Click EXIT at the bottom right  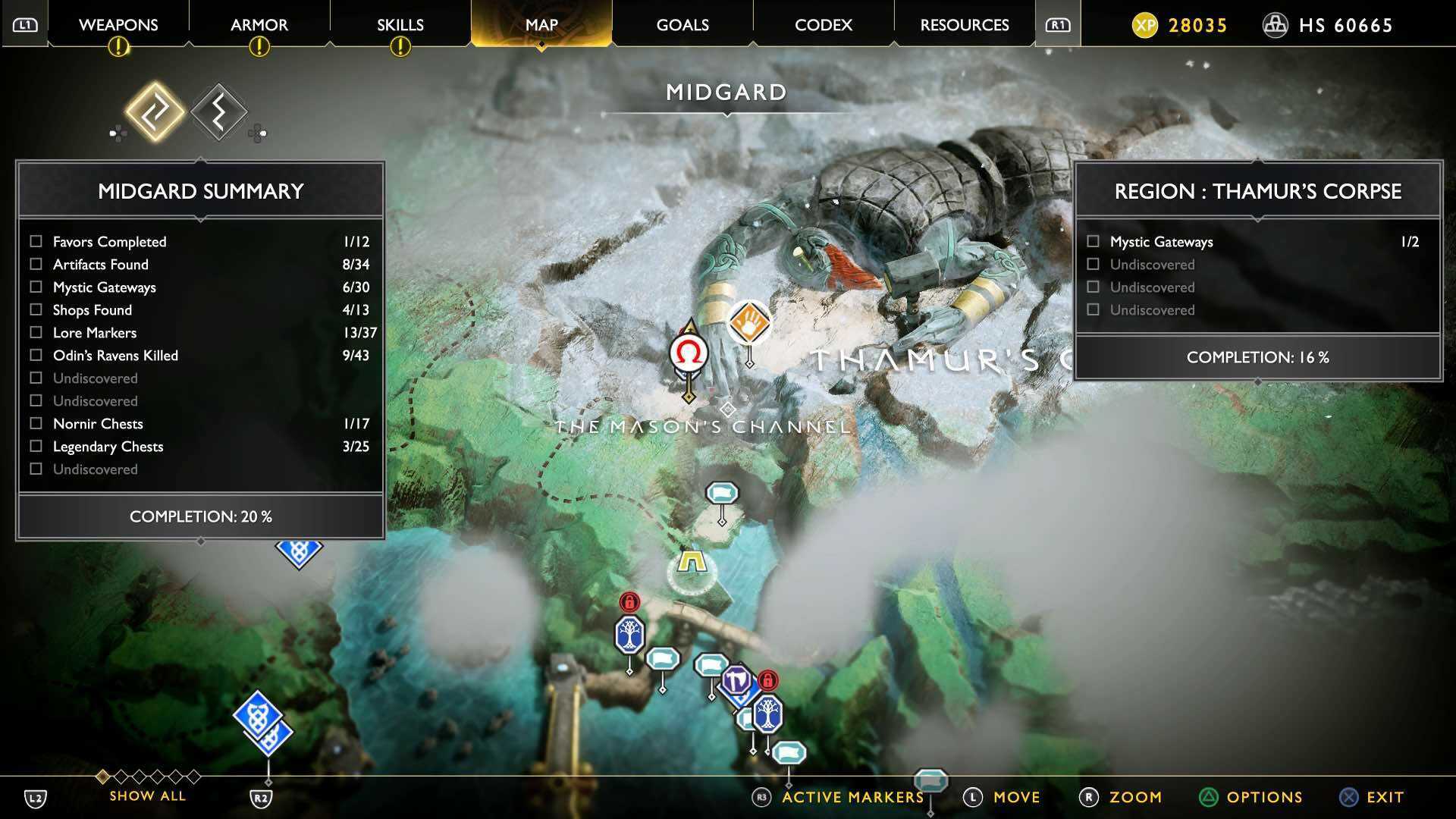pyautogui.click(x=1382, y=797)
